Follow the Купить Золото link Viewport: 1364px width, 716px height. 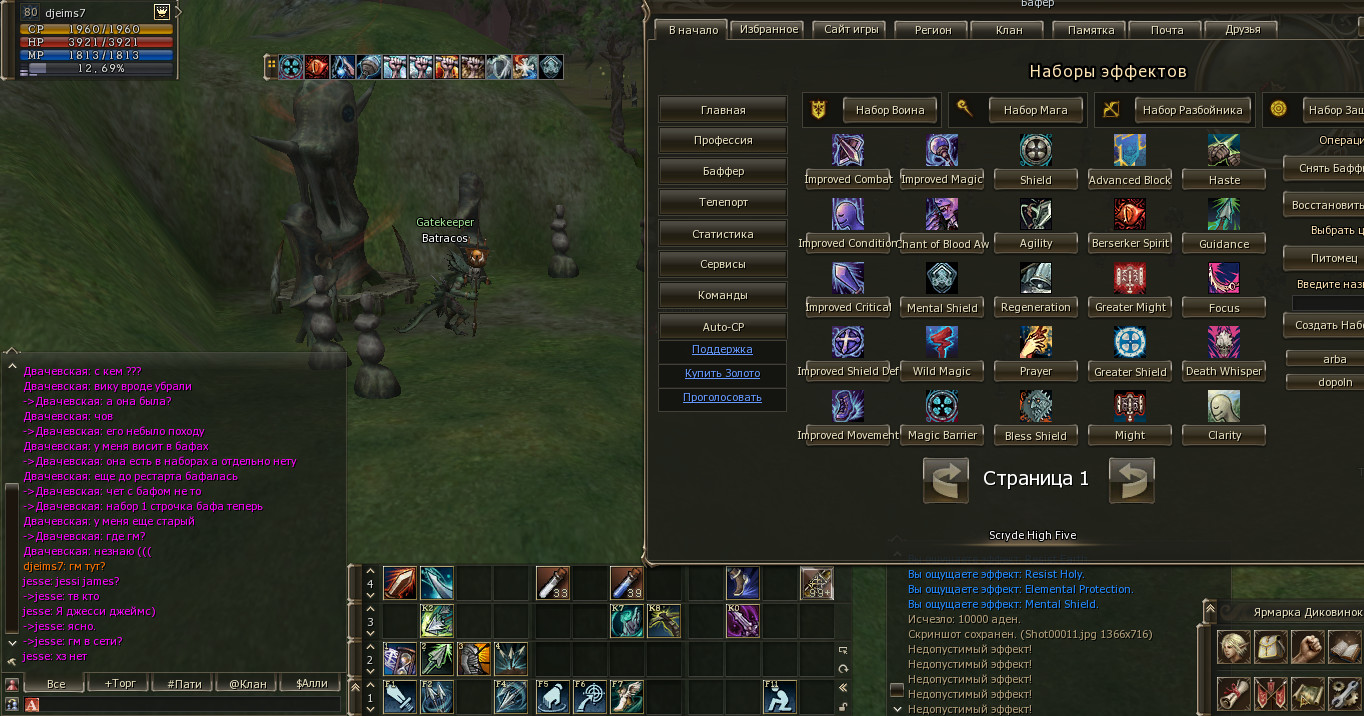722,373
